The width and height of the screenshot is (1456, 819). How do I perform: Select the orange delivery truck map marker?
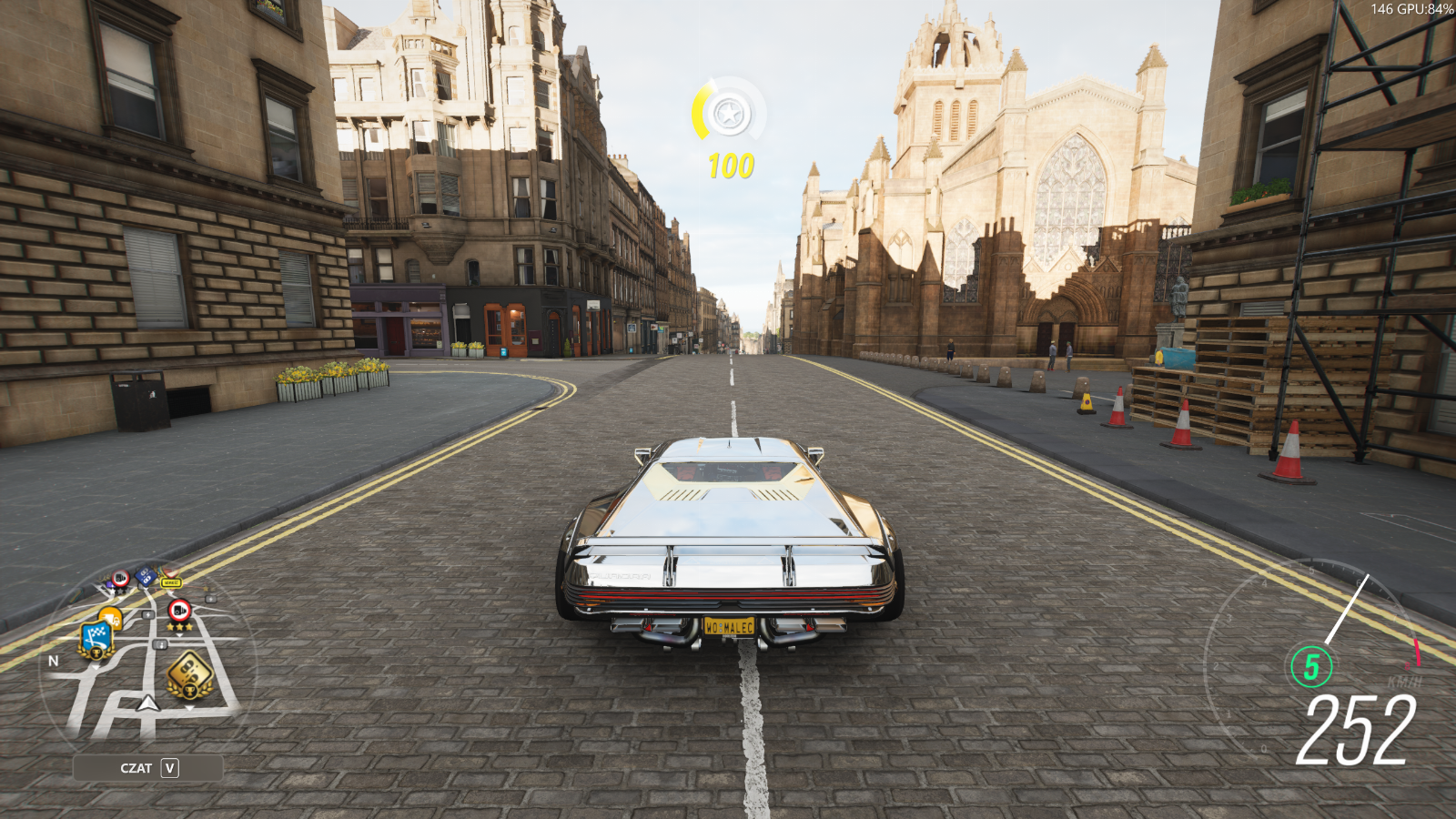[111, 617]
